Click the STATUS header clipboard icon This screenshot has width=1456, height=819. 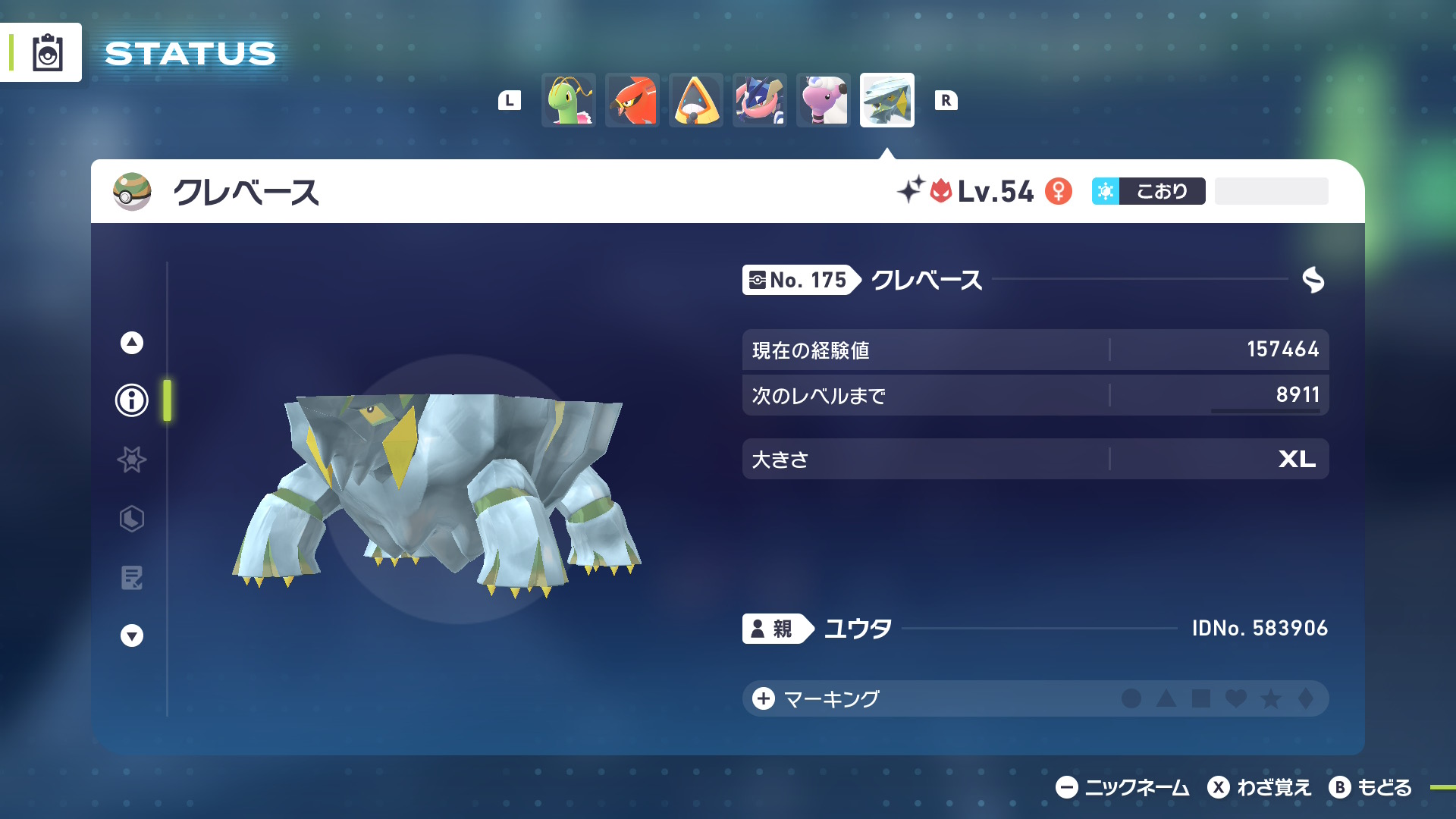pos(48,52)
